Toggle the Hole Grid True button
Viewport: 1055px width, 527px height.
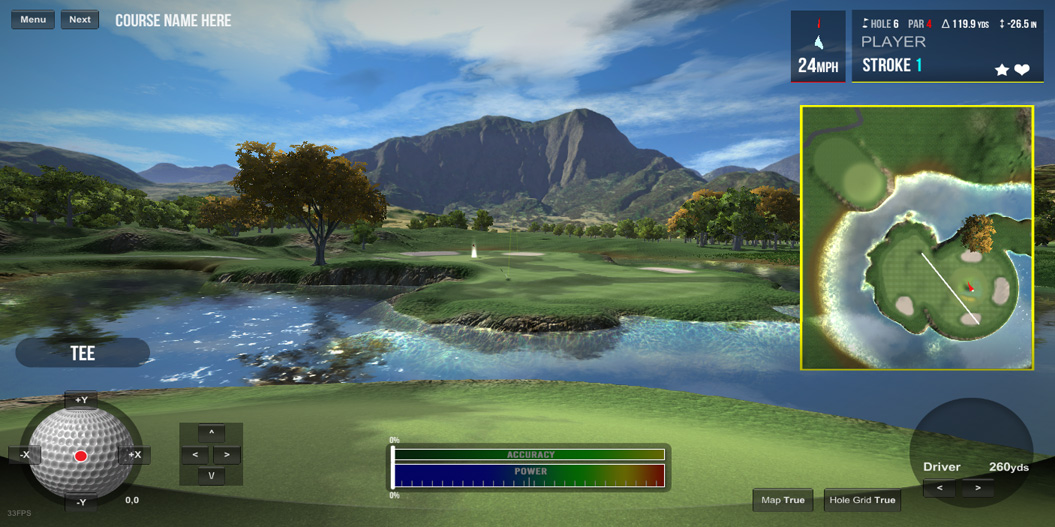(862, 500)
